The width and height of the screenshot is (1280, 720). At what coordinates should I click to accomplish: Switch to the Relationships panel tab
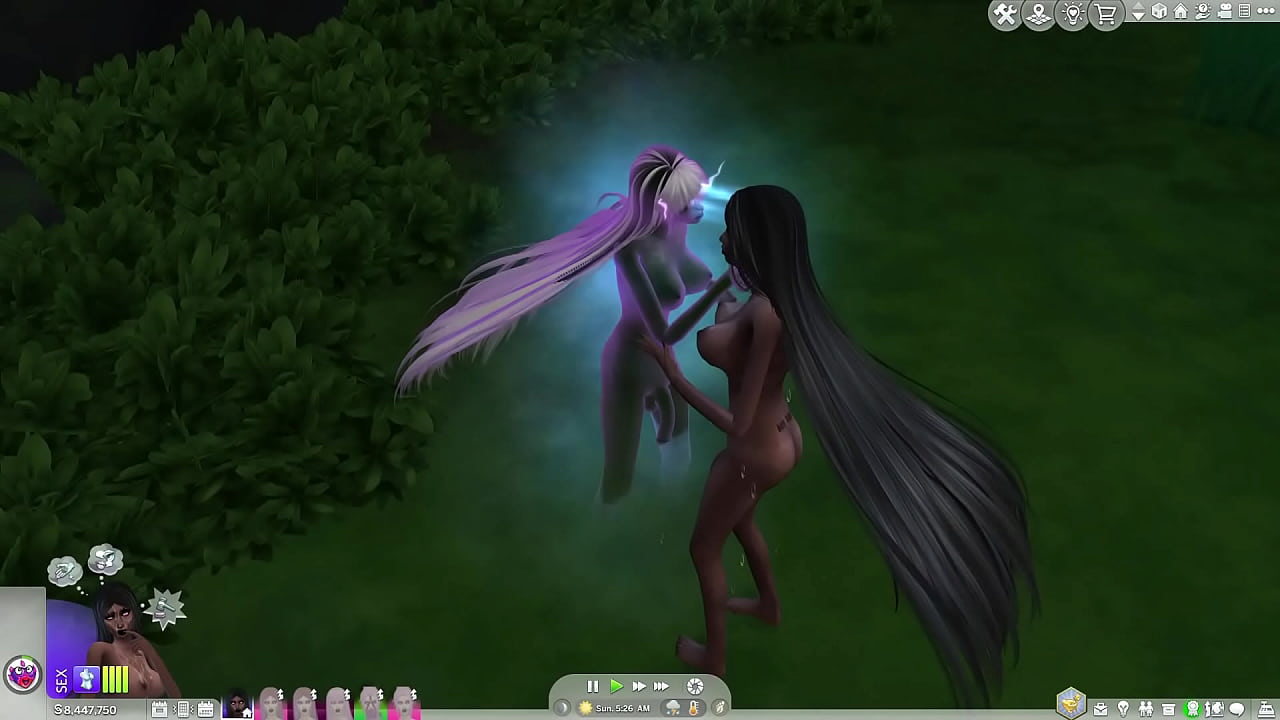click(1147, 707)
